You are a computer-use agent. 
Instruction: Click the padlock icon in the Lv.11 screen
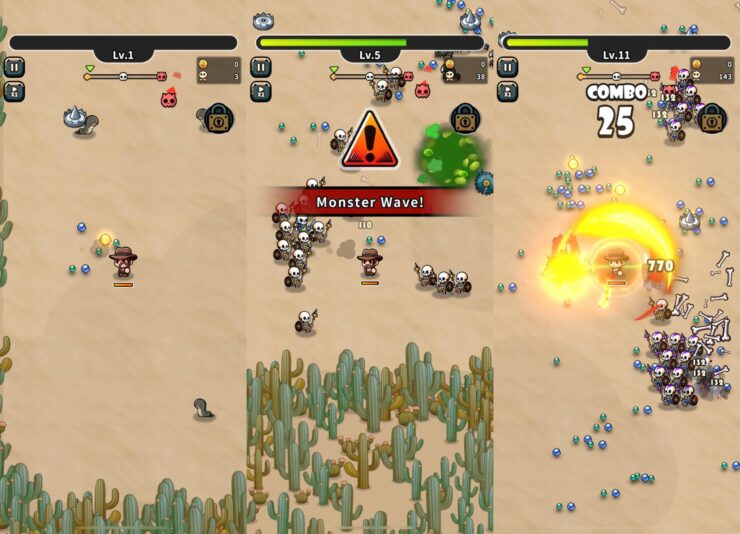[712, 119]
